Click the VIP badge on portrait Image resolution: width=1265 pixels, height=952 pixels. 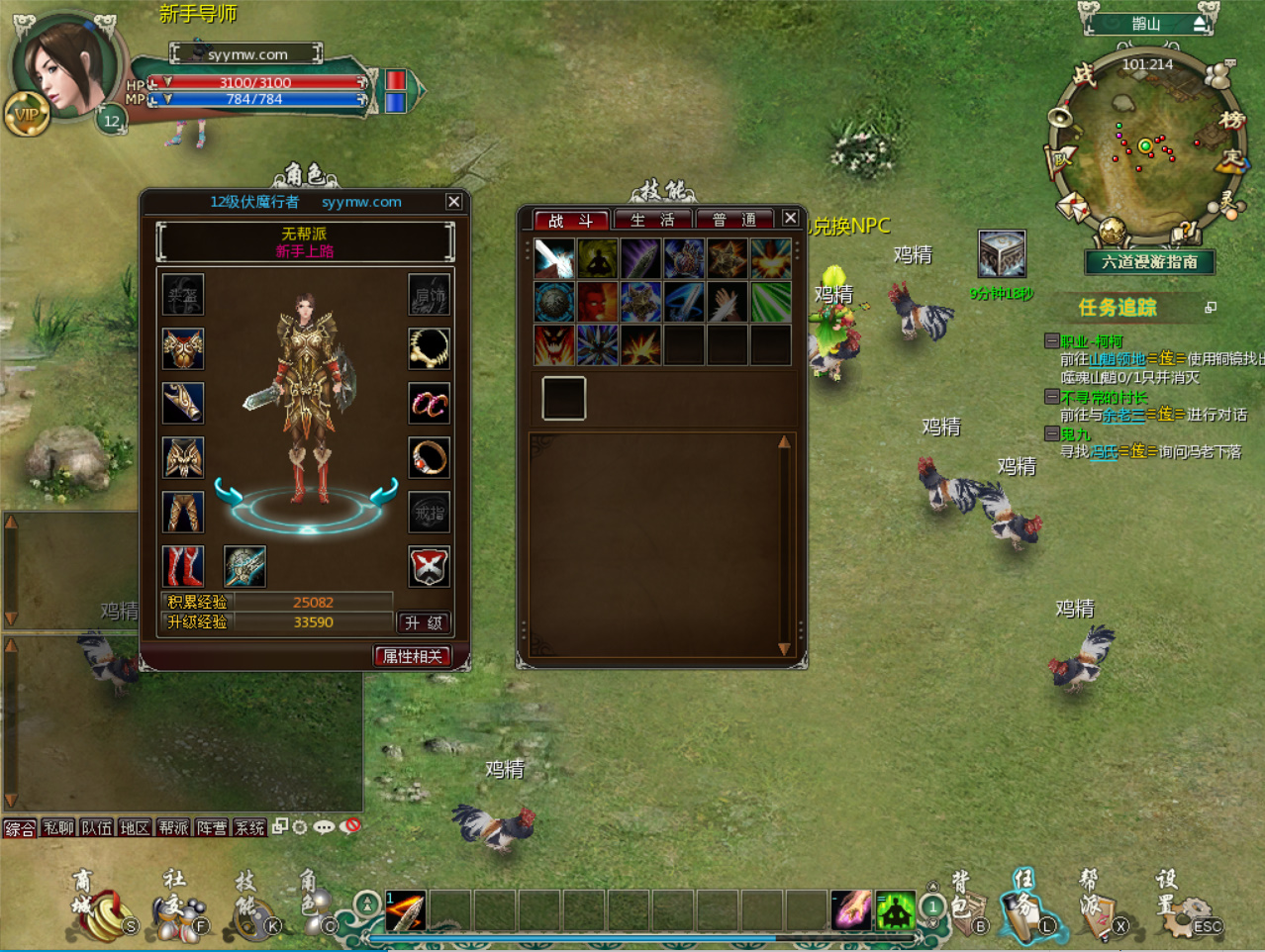(26, 115)
